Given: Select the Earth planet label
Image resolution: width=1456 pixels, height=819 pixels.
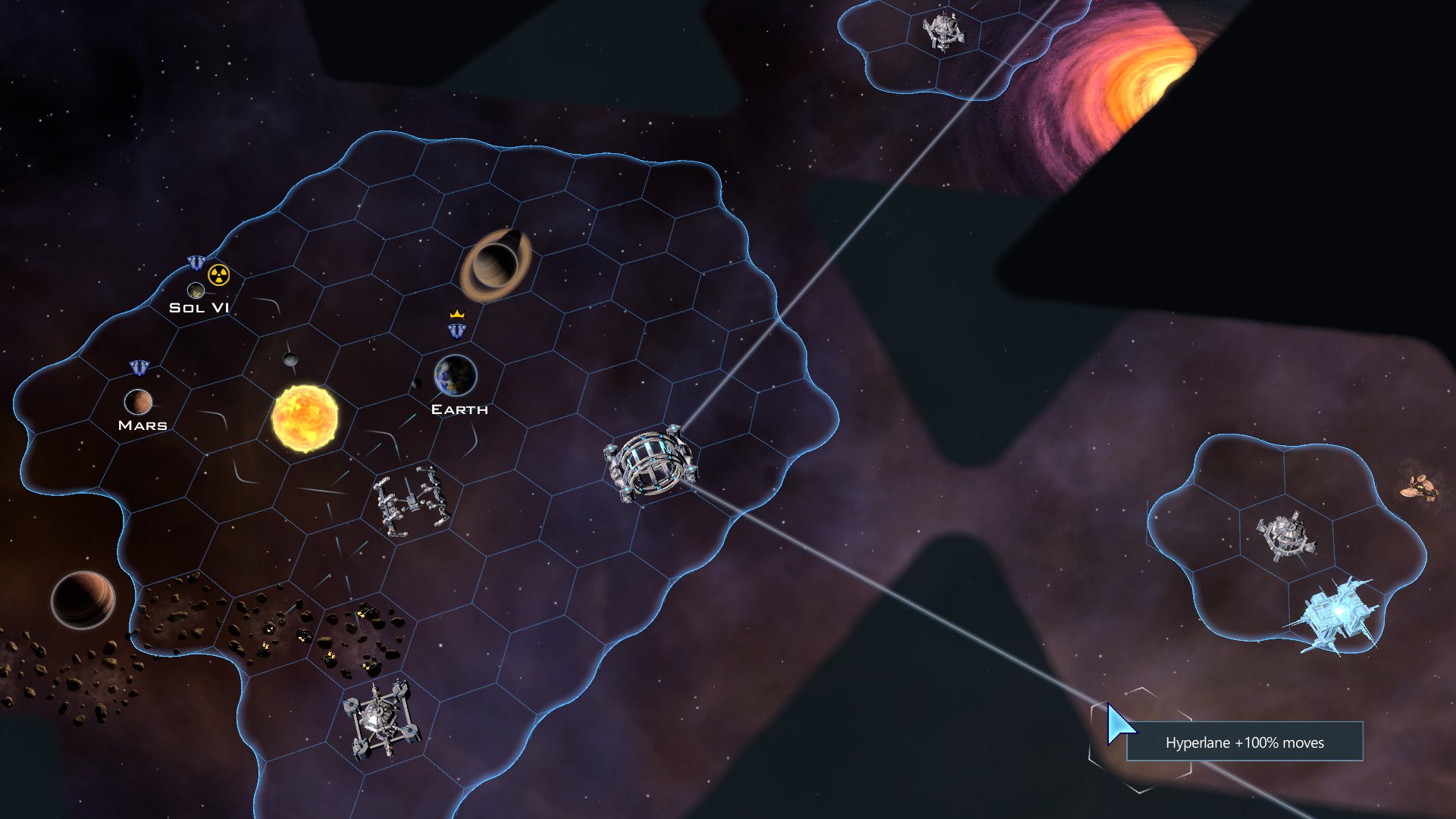Looking at the screenshot, I should coord(459,409).
